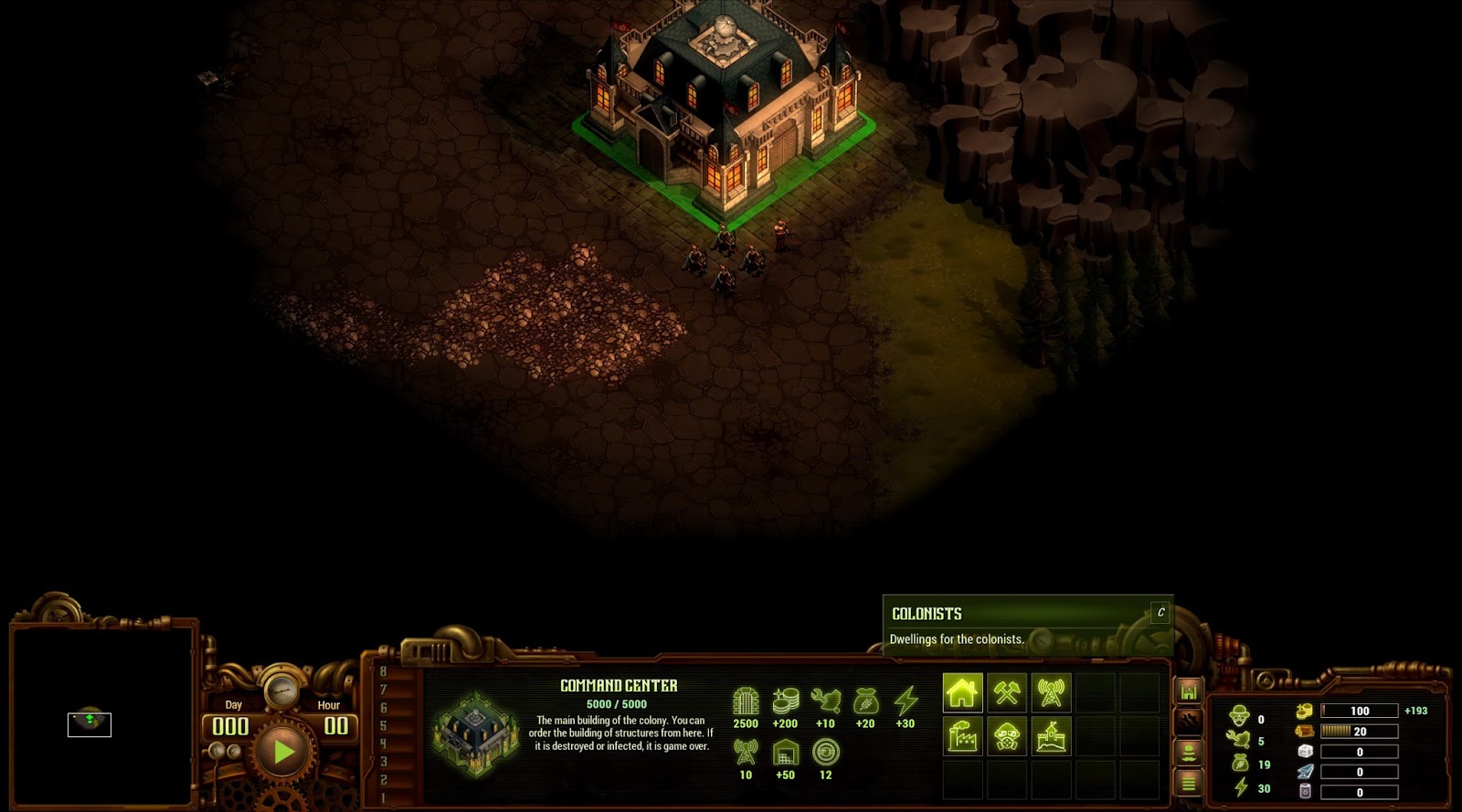Click the Command Center building portrait
The image size is (1462, 812).
pos(475,733)
